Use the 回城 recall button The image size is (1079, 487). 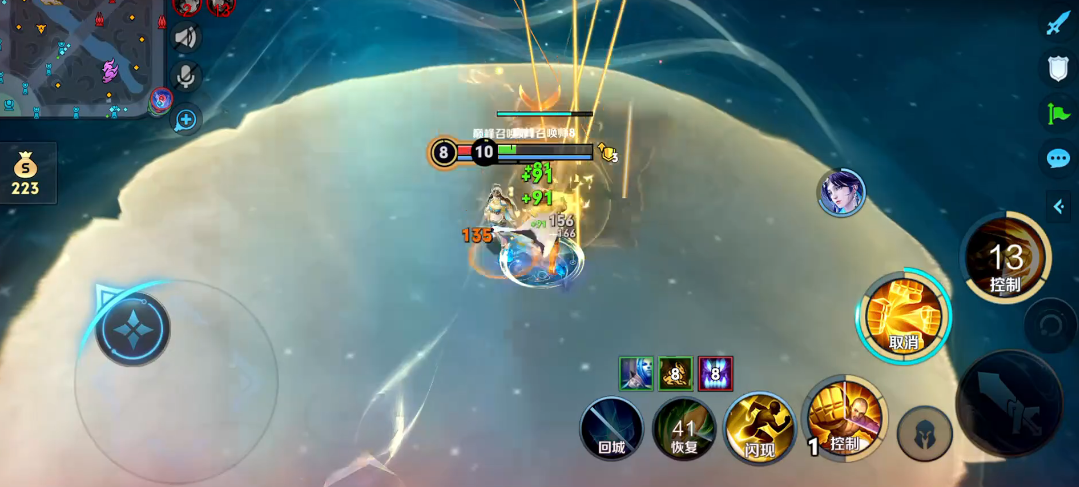612,429
